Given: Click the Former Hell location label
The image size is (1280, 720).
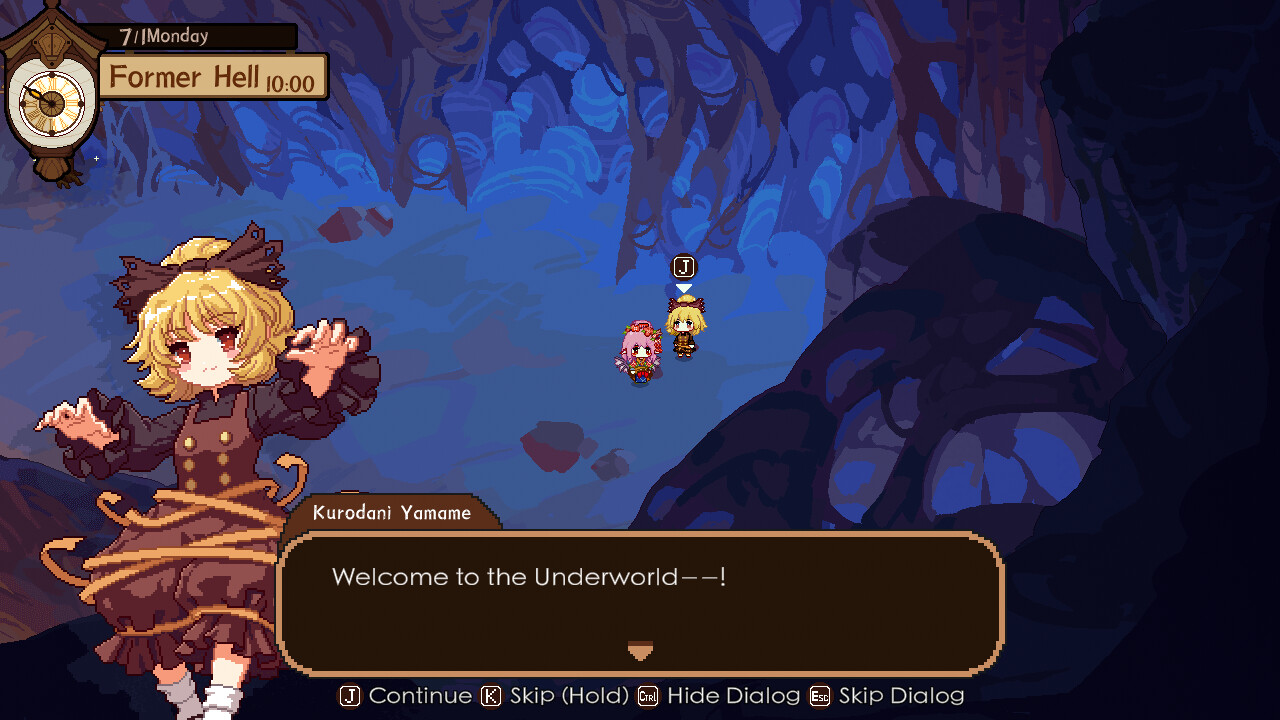Looking at the screenshot, I should point(183,77).
